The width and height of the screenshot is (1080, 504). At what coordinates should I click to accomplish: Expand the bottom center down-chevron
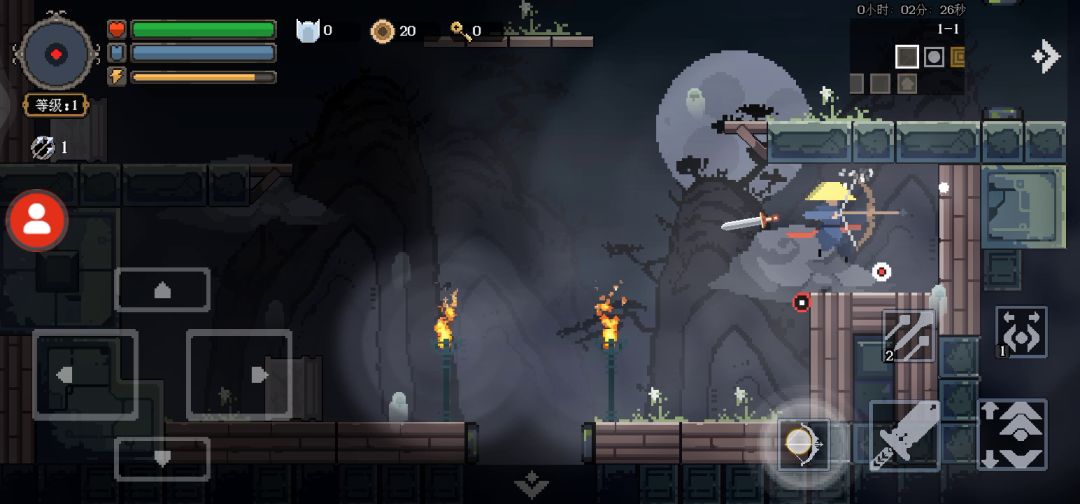532,485
